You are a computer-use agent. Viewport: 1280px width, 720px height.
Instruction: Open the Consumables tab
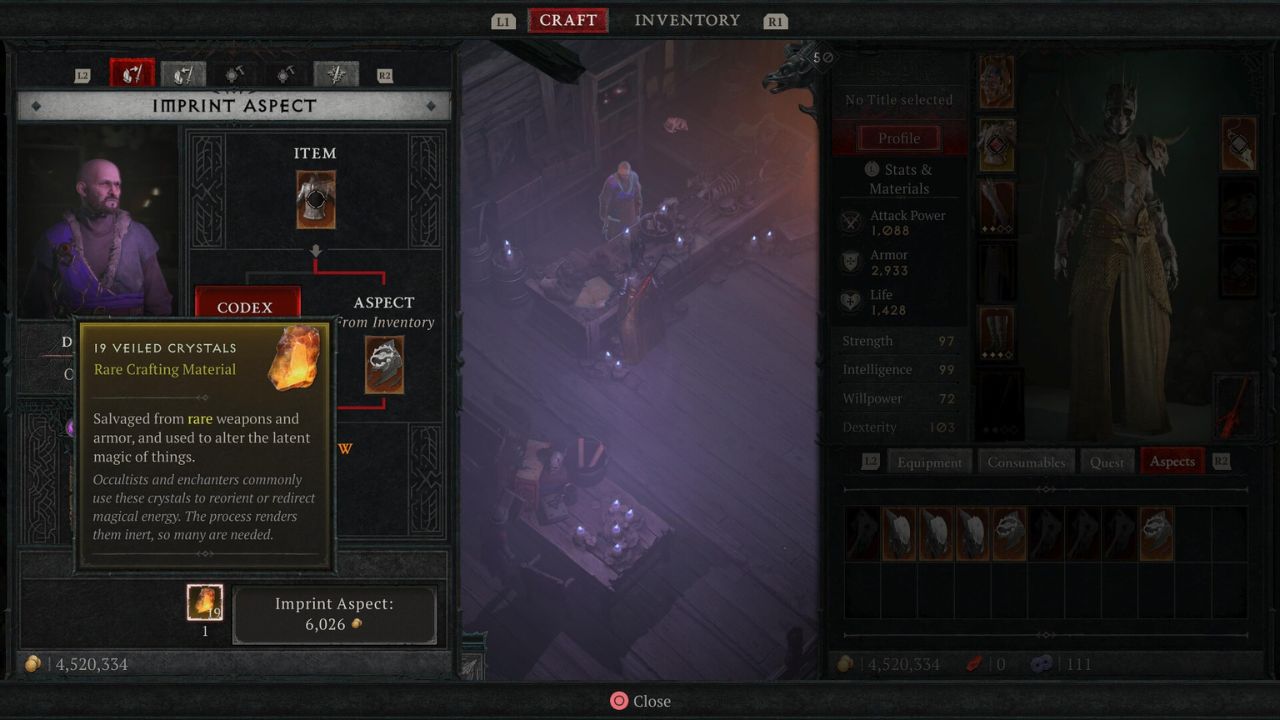tap(1027, 461)
